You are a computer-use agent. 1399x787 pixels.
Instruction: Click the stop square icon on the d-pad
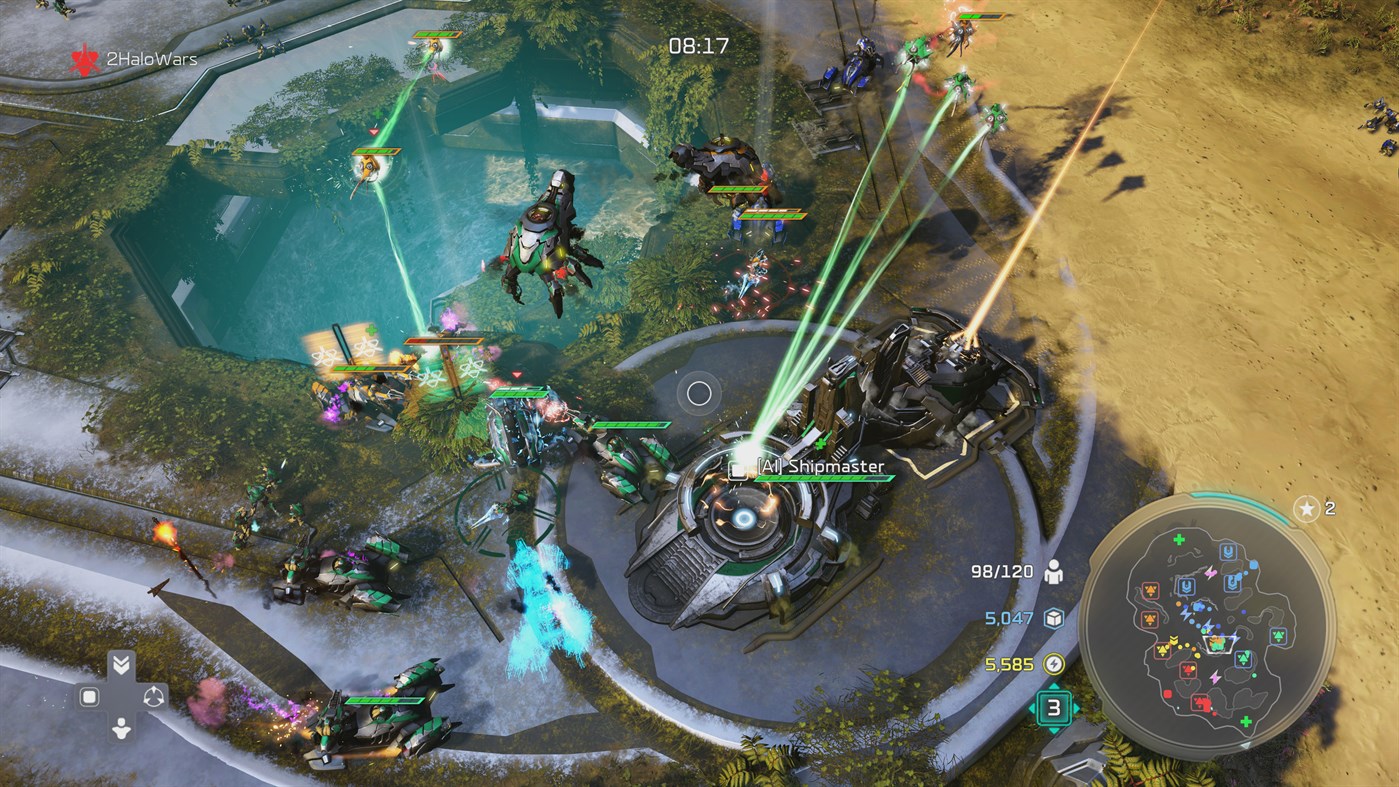[x=89, y=696]
